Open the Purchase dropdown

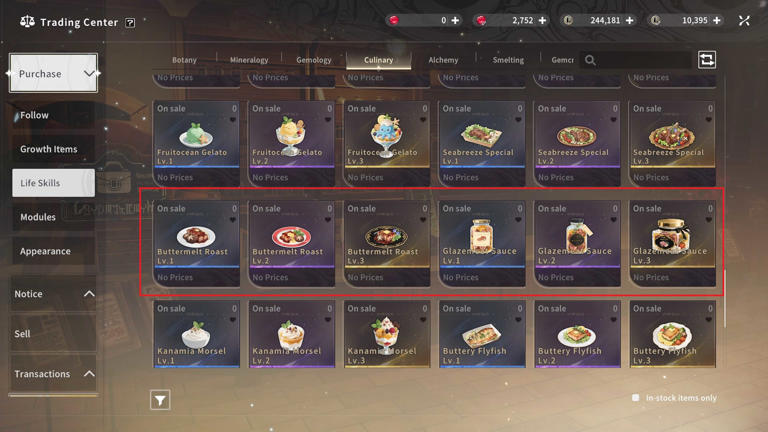click(53, 74)
